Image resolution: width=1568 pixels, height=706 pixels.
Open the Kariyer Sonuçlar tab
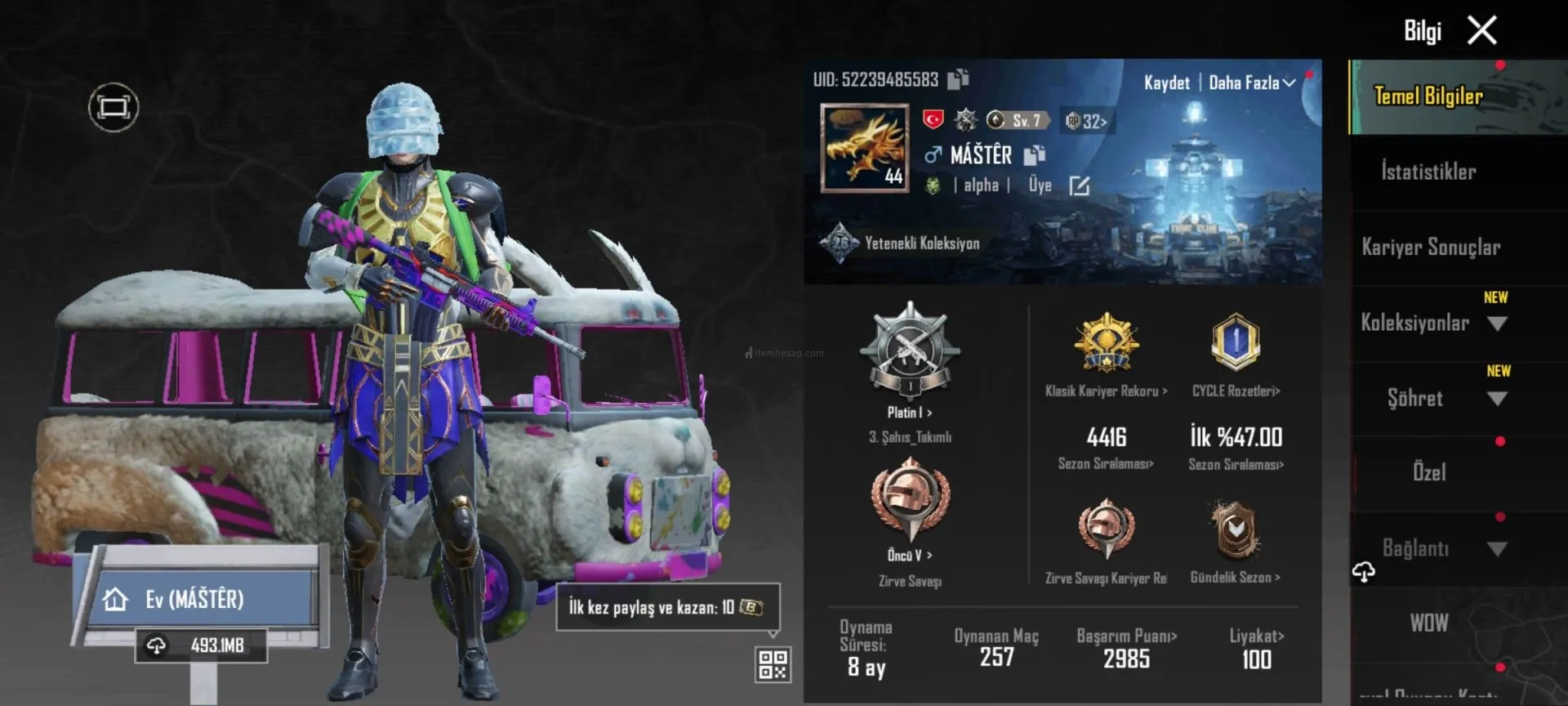(x=1431, y=247)
